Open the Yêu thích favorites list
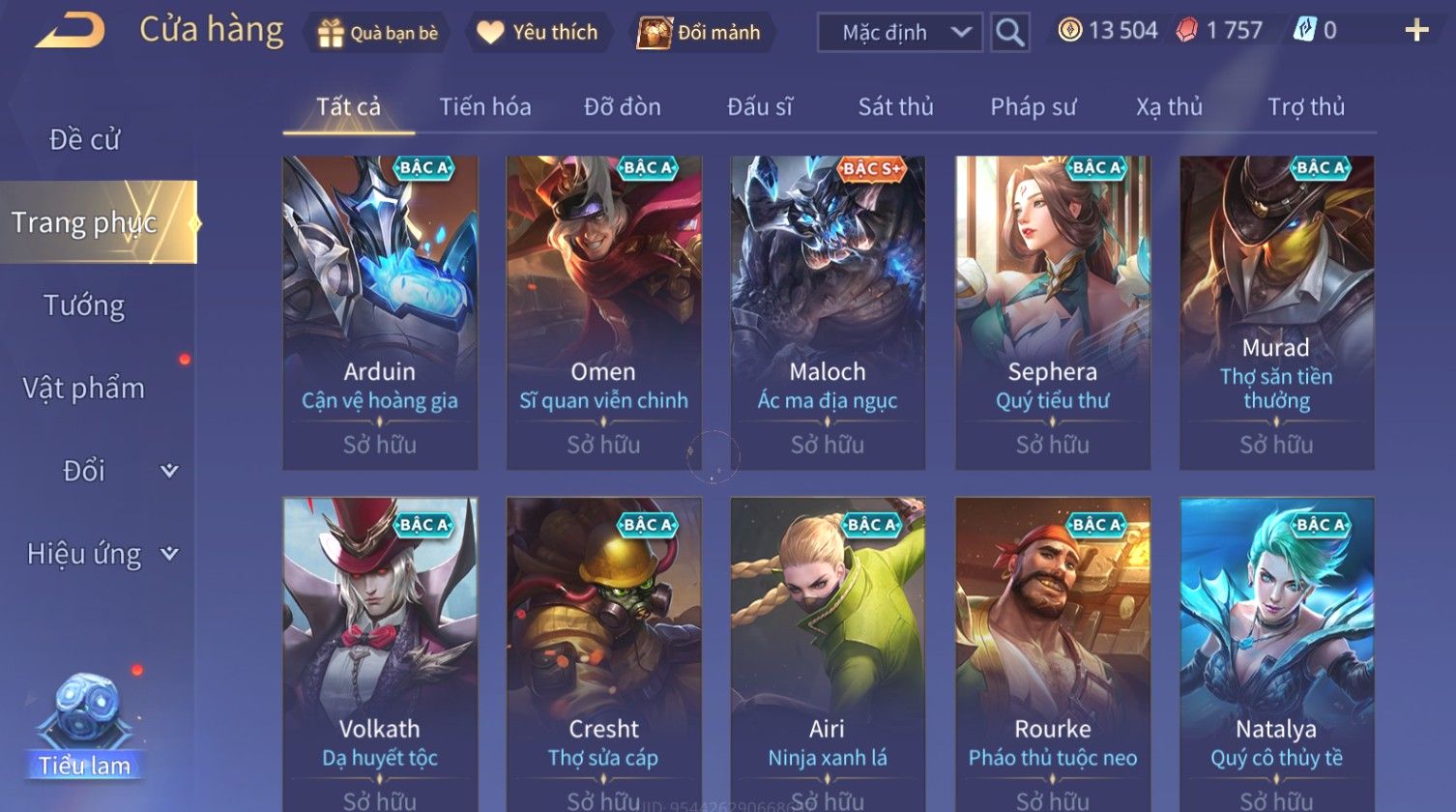 pos(539,33)
